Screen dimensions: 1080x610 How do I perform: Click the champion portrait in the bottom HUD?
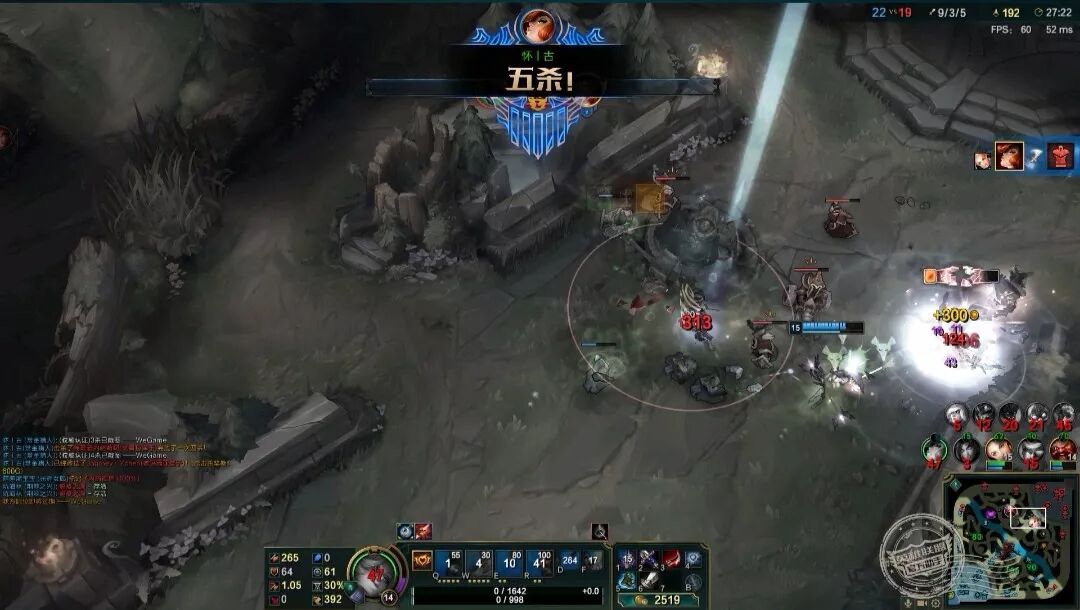click(x=377, y=574)
